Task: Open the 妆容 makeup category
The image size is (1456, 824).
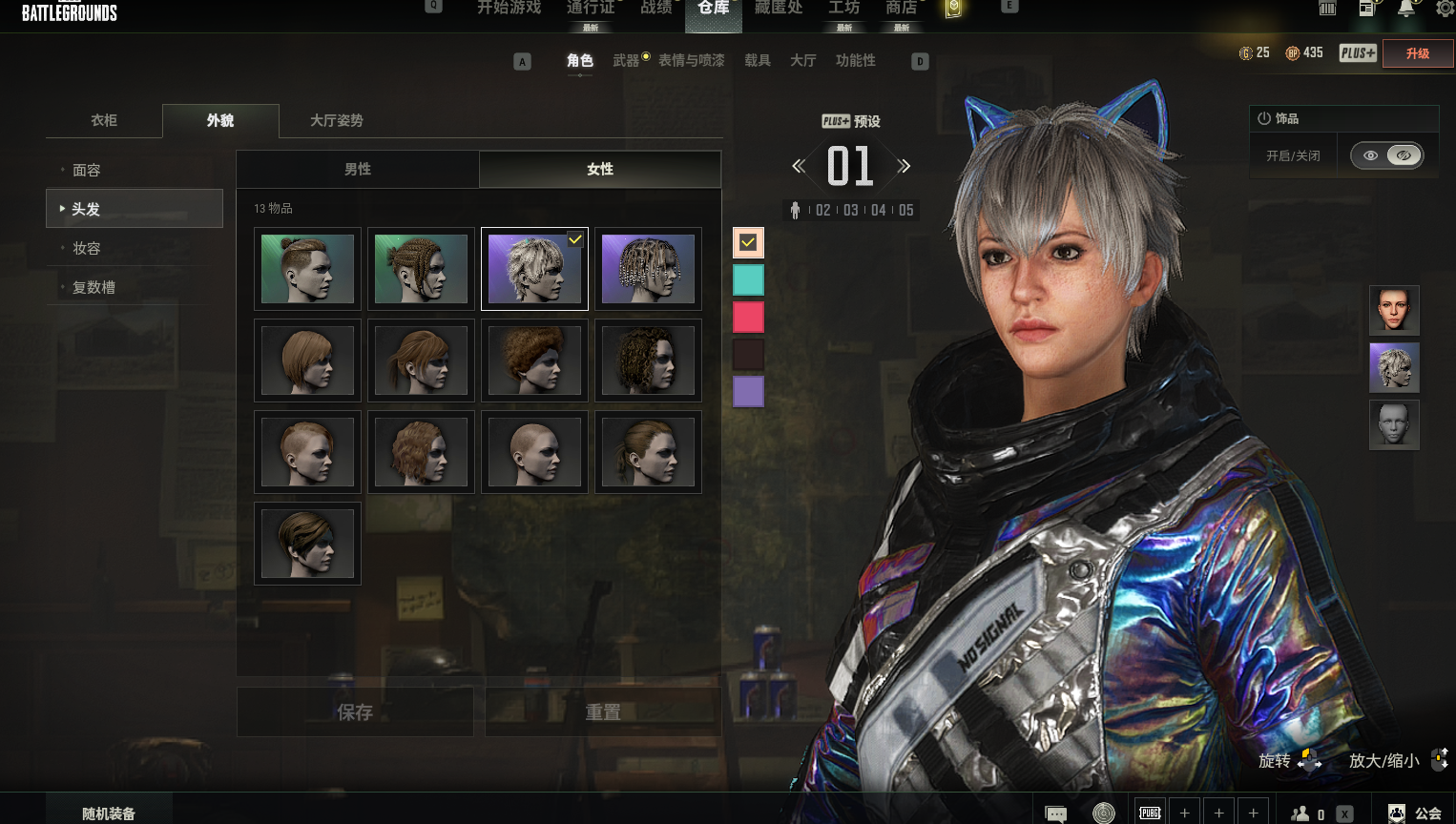Action: click(87, 248)
